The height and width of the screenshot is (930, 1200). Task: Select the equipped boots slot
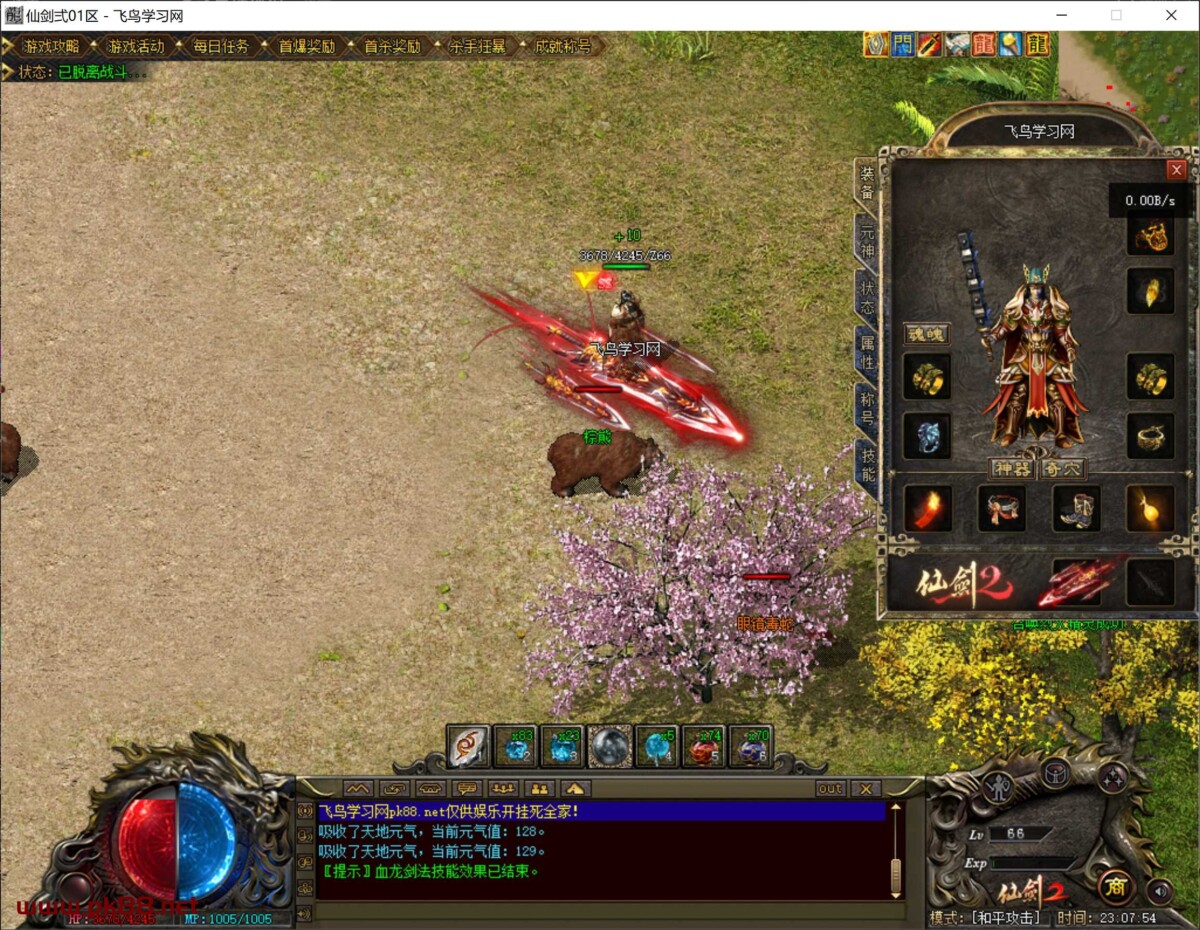point(1076,508)
